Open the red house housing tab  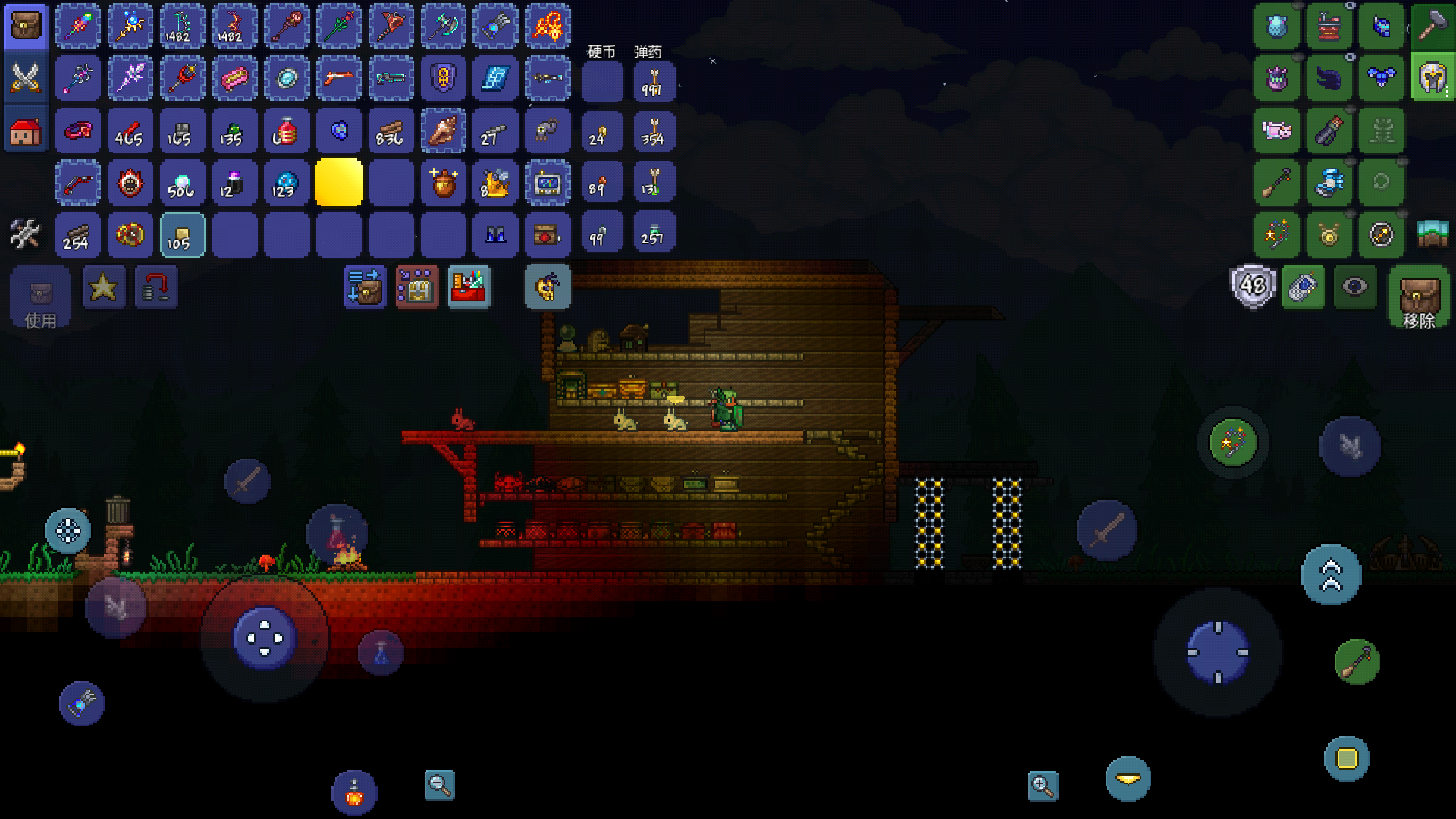(26, 131)
